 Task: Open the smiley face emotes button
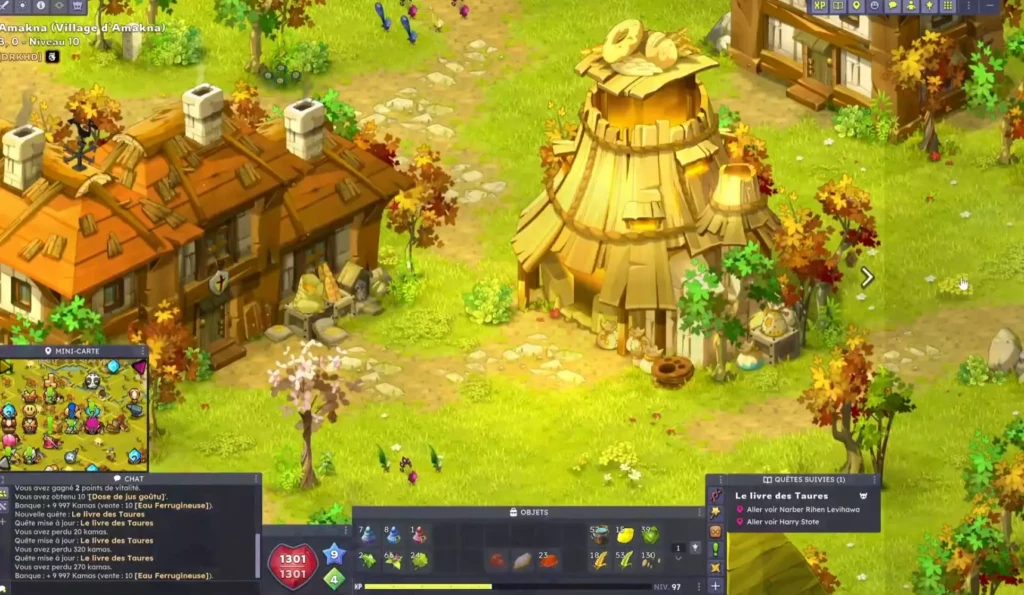[x=874, y=6]
